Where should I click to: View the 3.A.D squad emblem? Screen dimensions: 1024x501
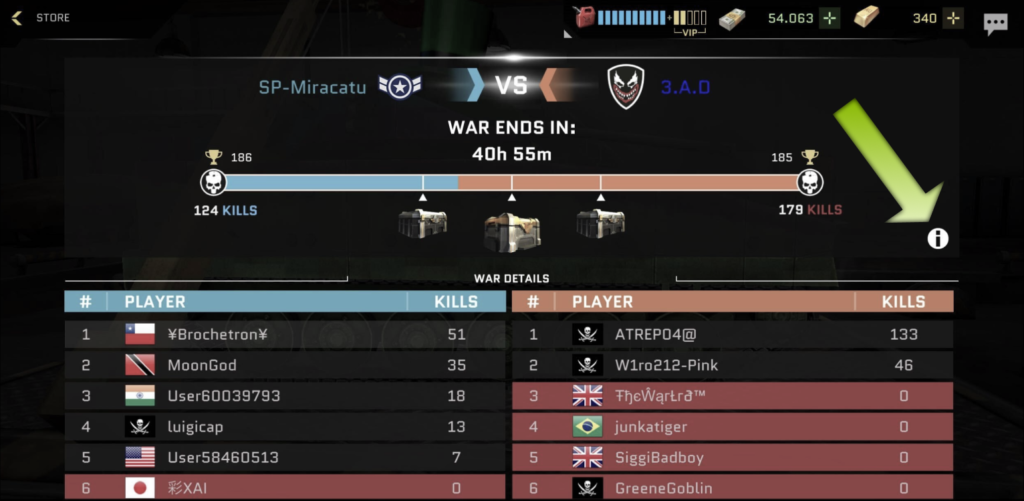[626, 87]
